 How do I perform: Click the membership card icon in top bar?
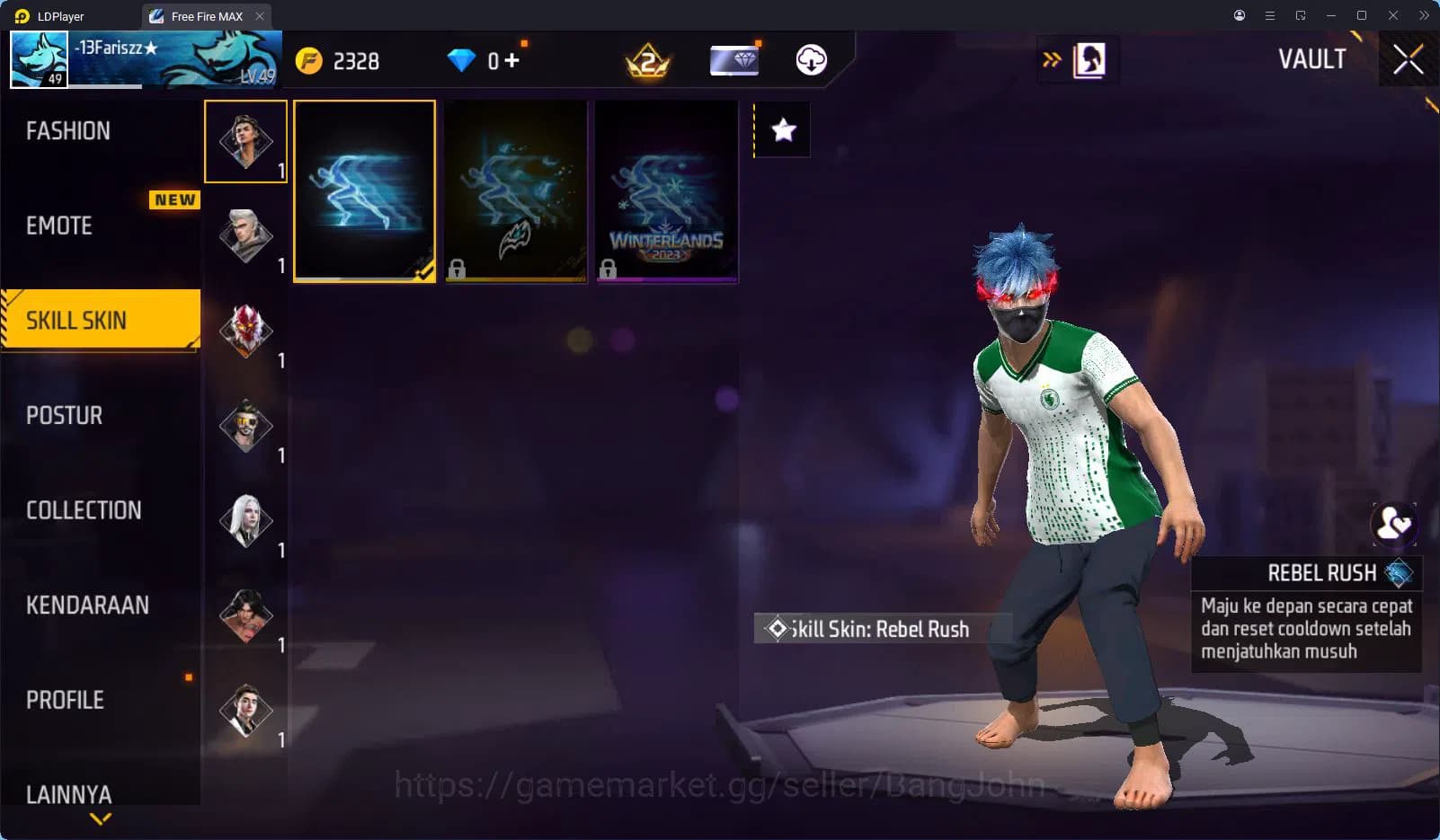(x=734, y=60)
